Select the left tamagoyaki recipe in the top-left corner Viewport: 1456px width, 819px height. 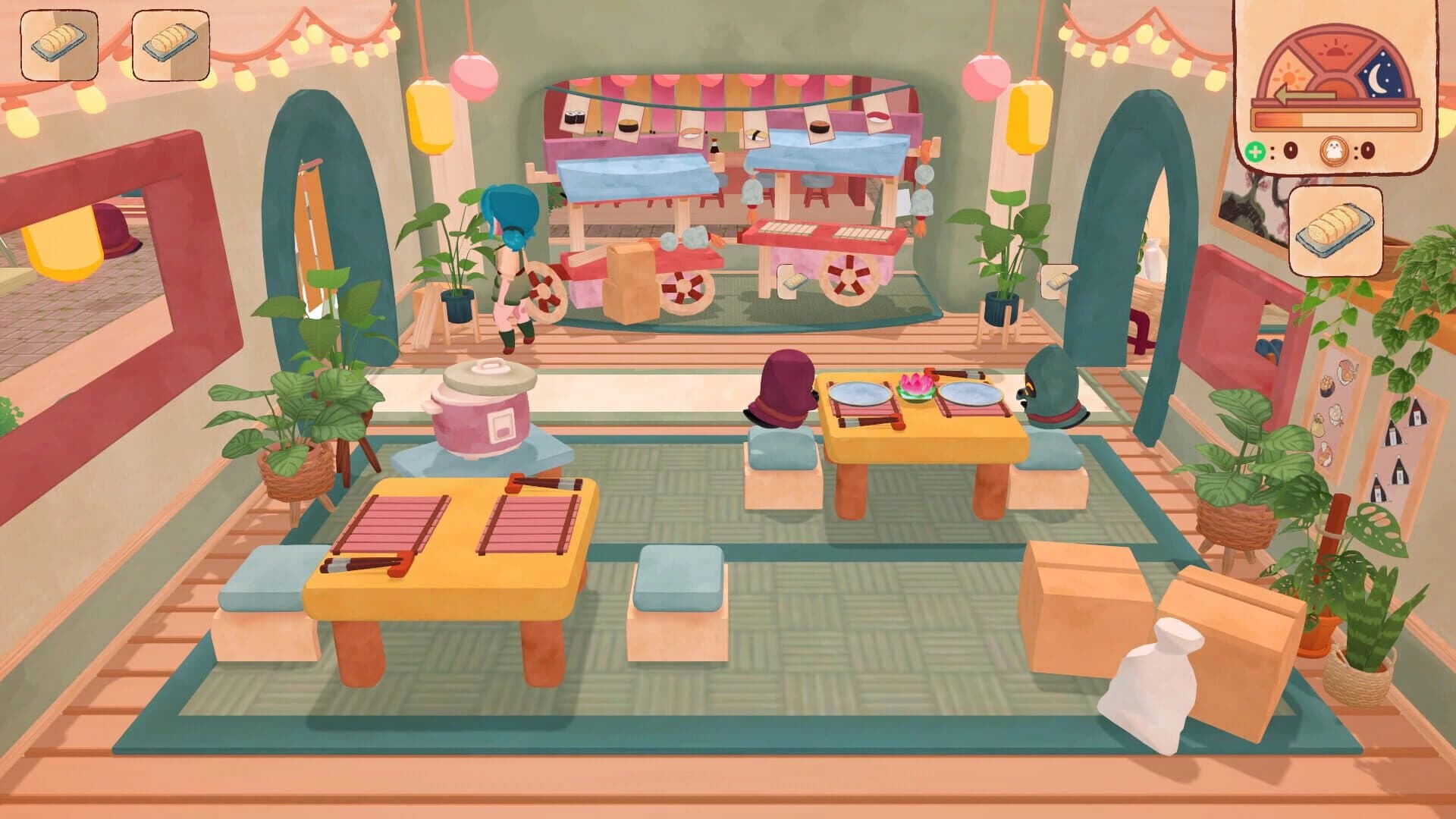tap(61, 45)
